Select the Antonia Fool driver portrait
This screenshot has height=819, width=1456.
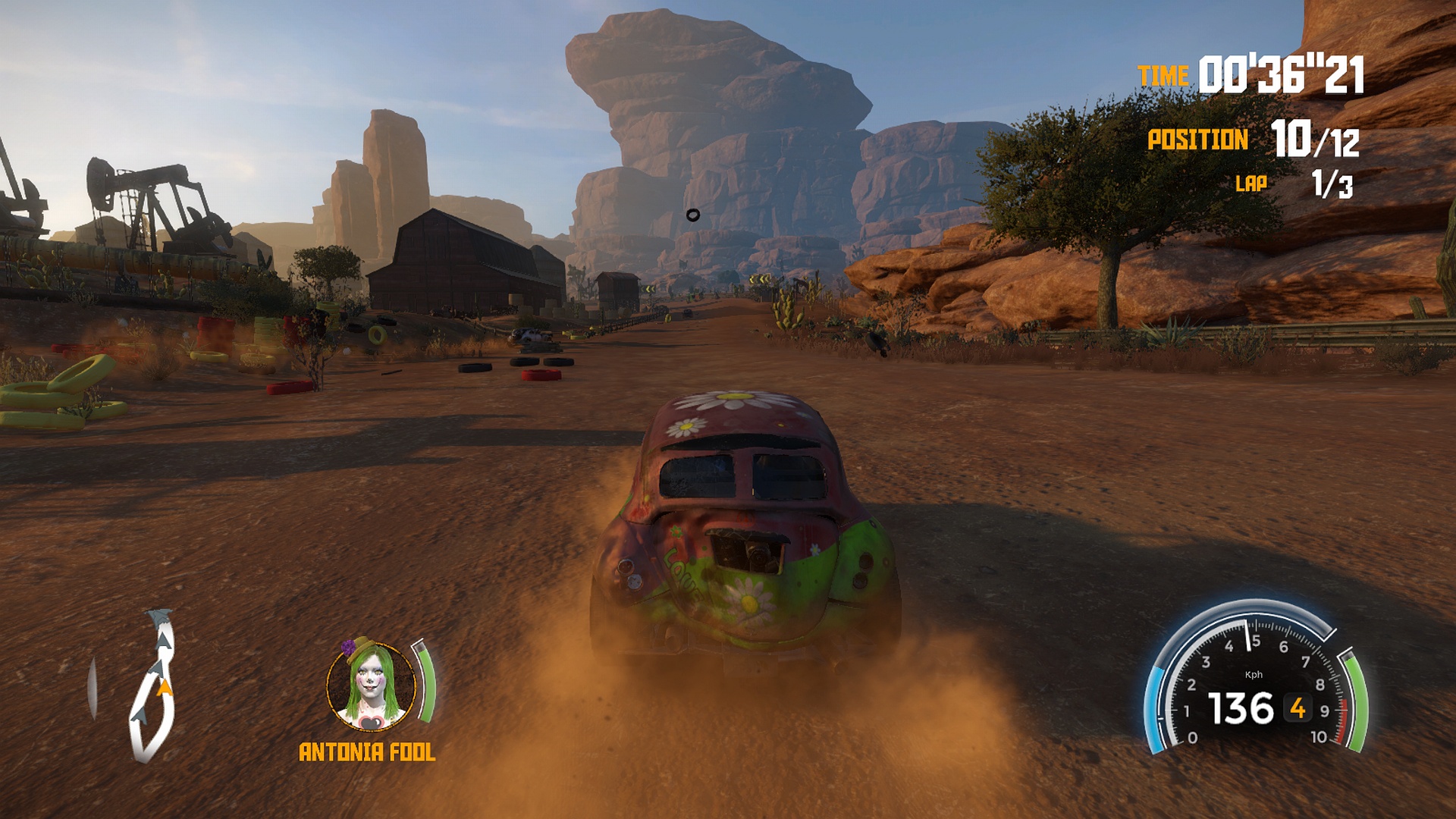tap(372, 686)
